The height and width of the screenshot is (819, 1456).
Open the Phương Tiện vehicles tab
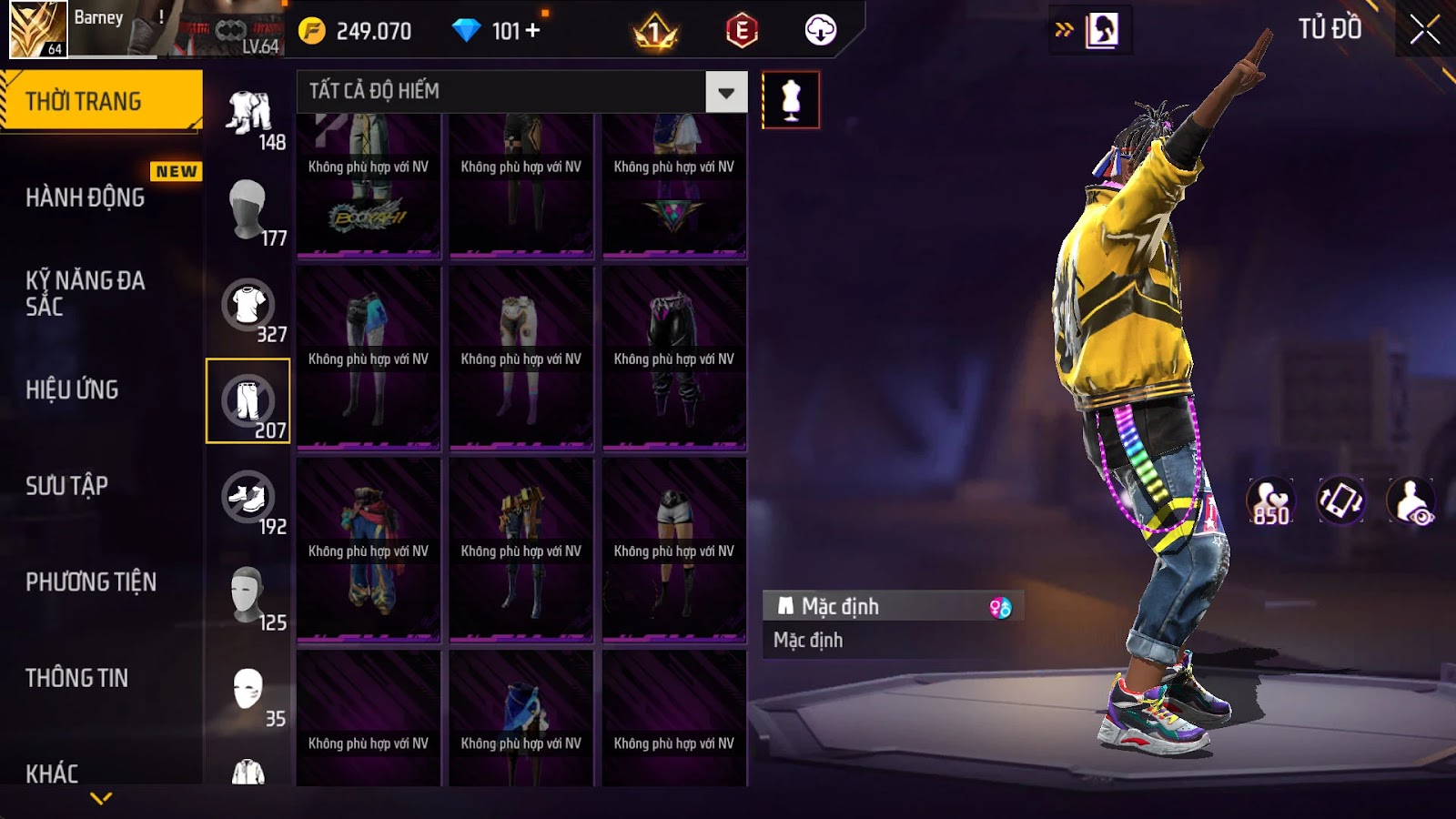click(91, 581)
